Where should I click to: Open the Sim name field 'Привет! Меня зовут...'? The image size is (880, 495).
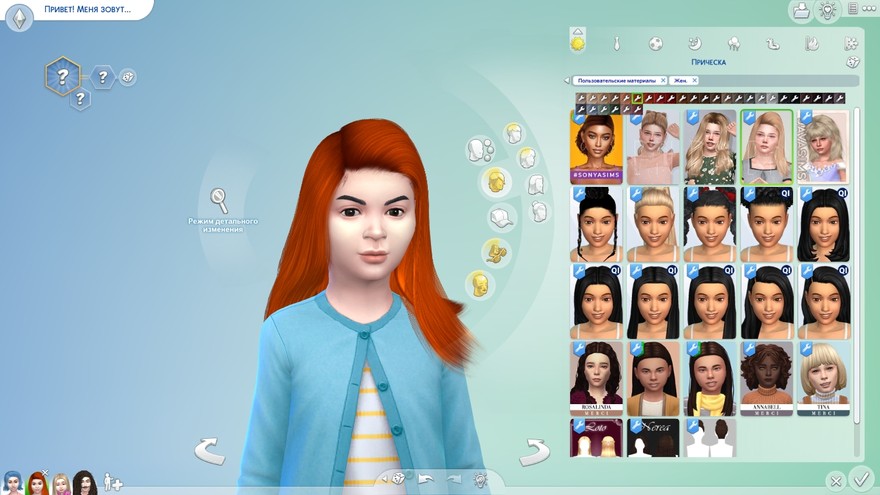[x=95, y=9]
